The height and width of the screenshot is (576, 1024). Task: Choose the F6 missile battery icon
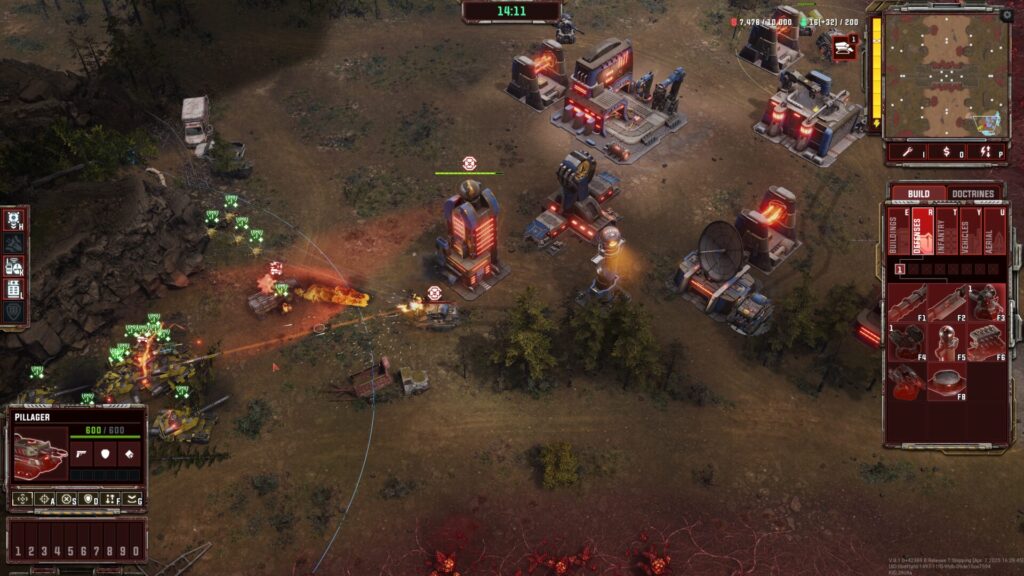(985, 341)
